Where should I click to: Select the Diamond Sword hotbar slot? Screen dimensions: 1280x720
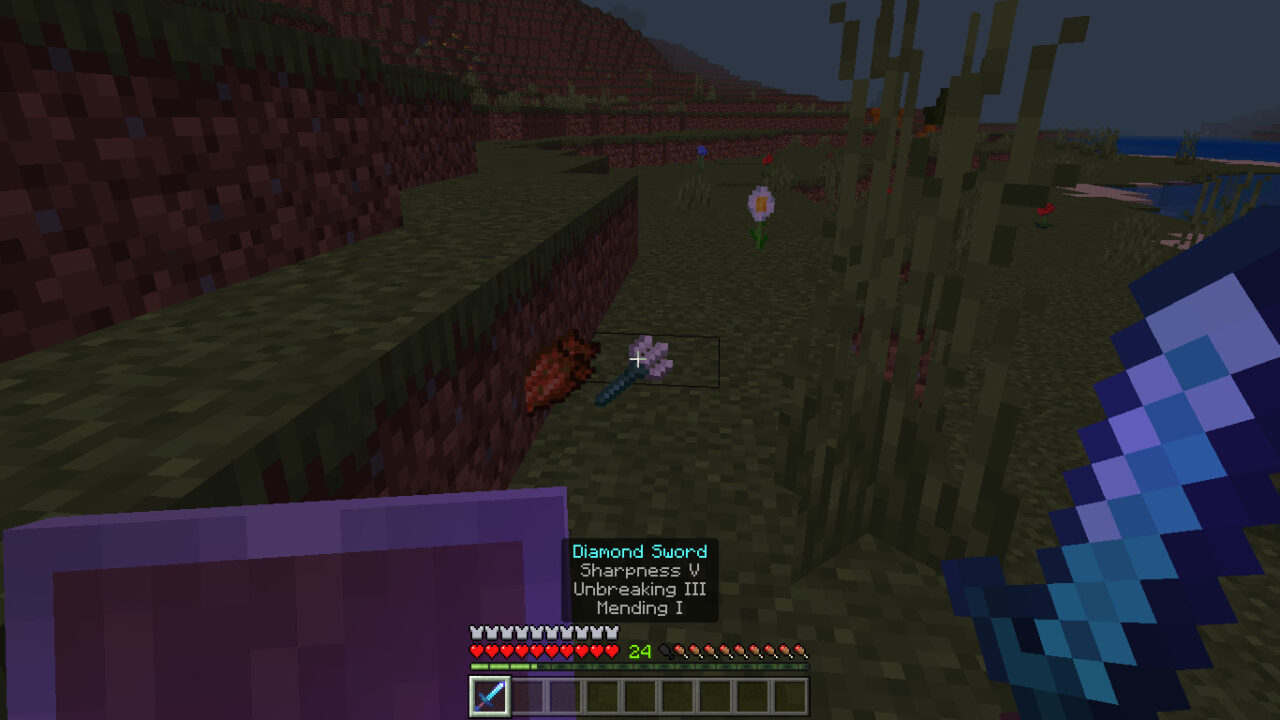490,696
